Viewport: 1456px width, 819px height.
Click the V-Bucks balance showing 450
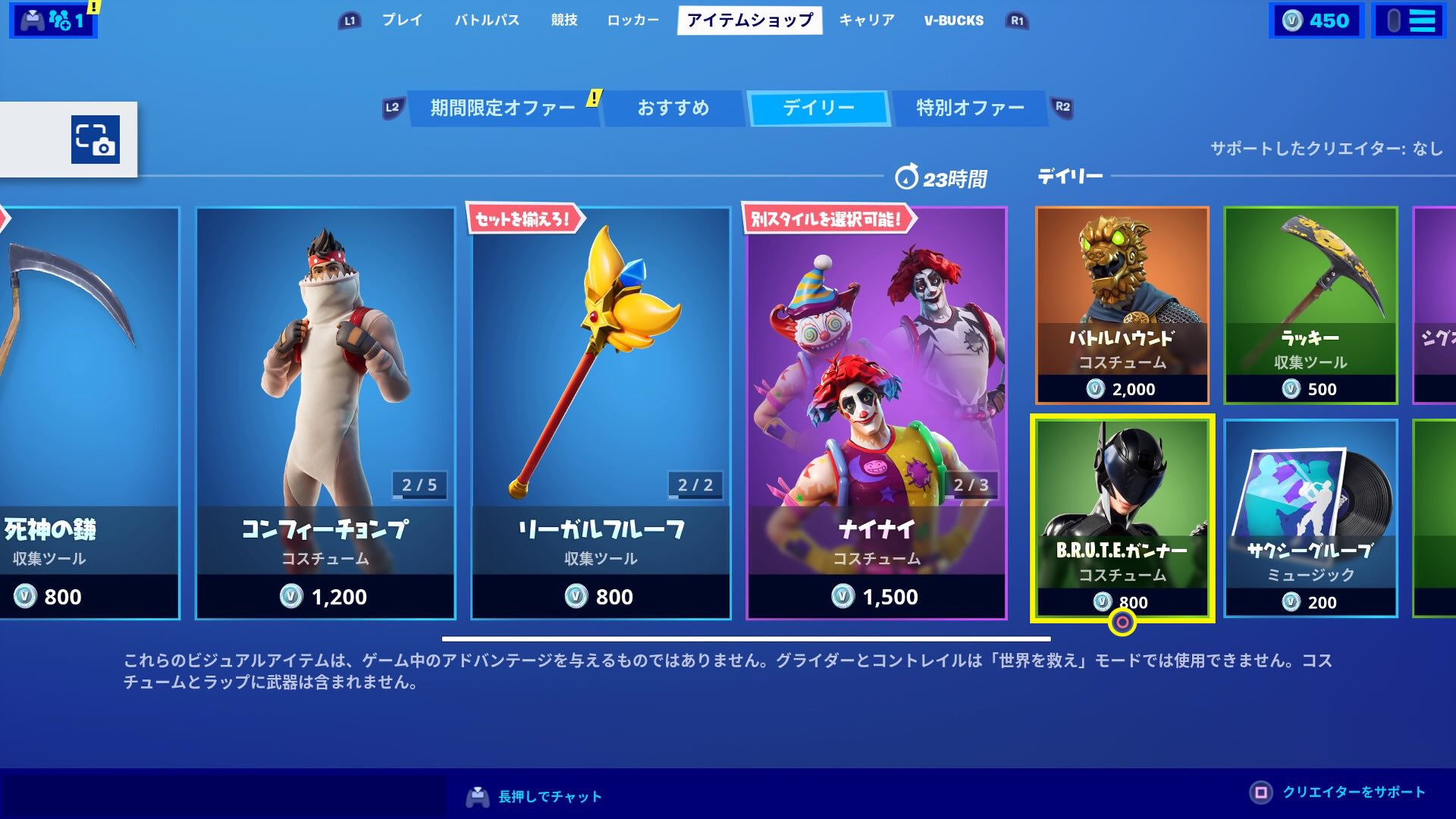(x=1317, y=20)
